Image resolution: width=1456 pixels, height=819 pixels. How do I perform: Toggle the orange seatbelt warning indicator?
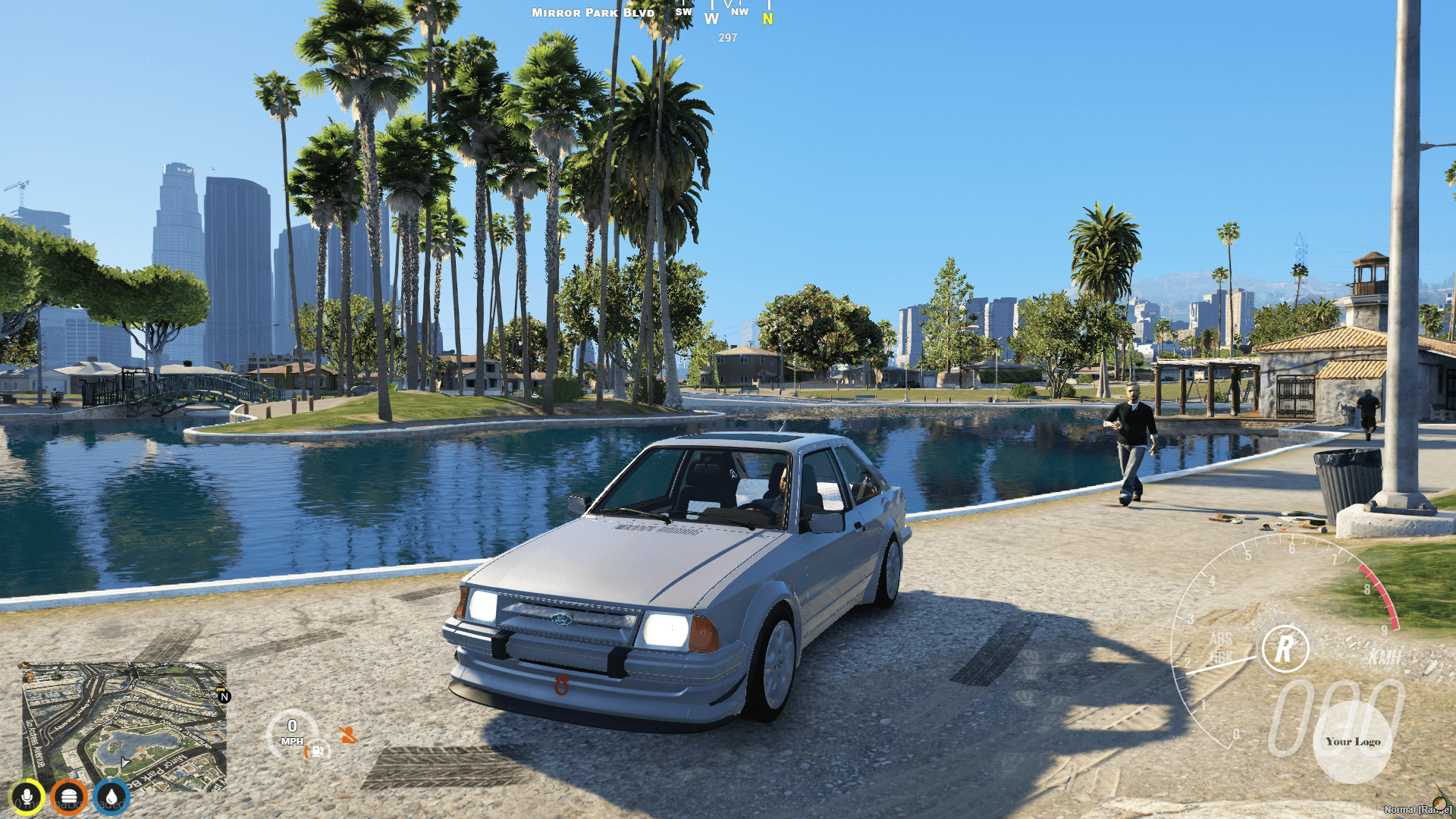[350, 735]
